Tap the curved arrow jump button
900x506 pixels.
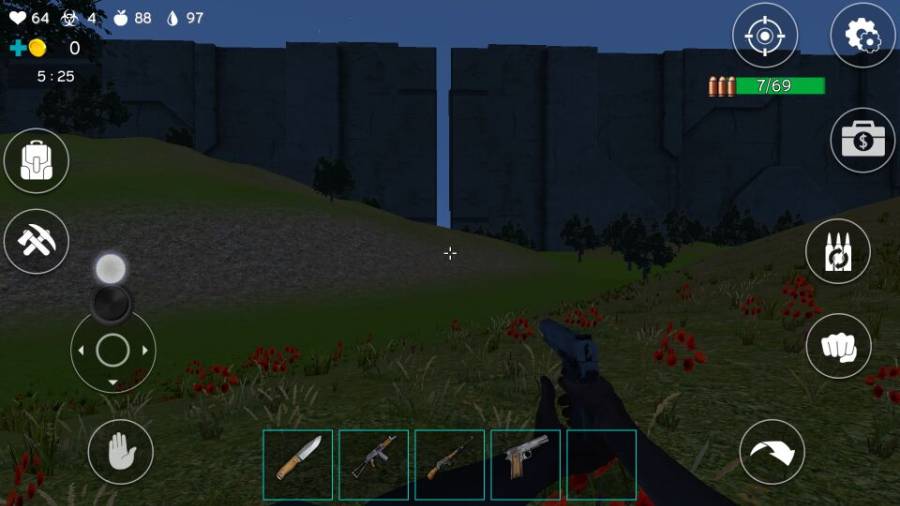click(772, 452)
